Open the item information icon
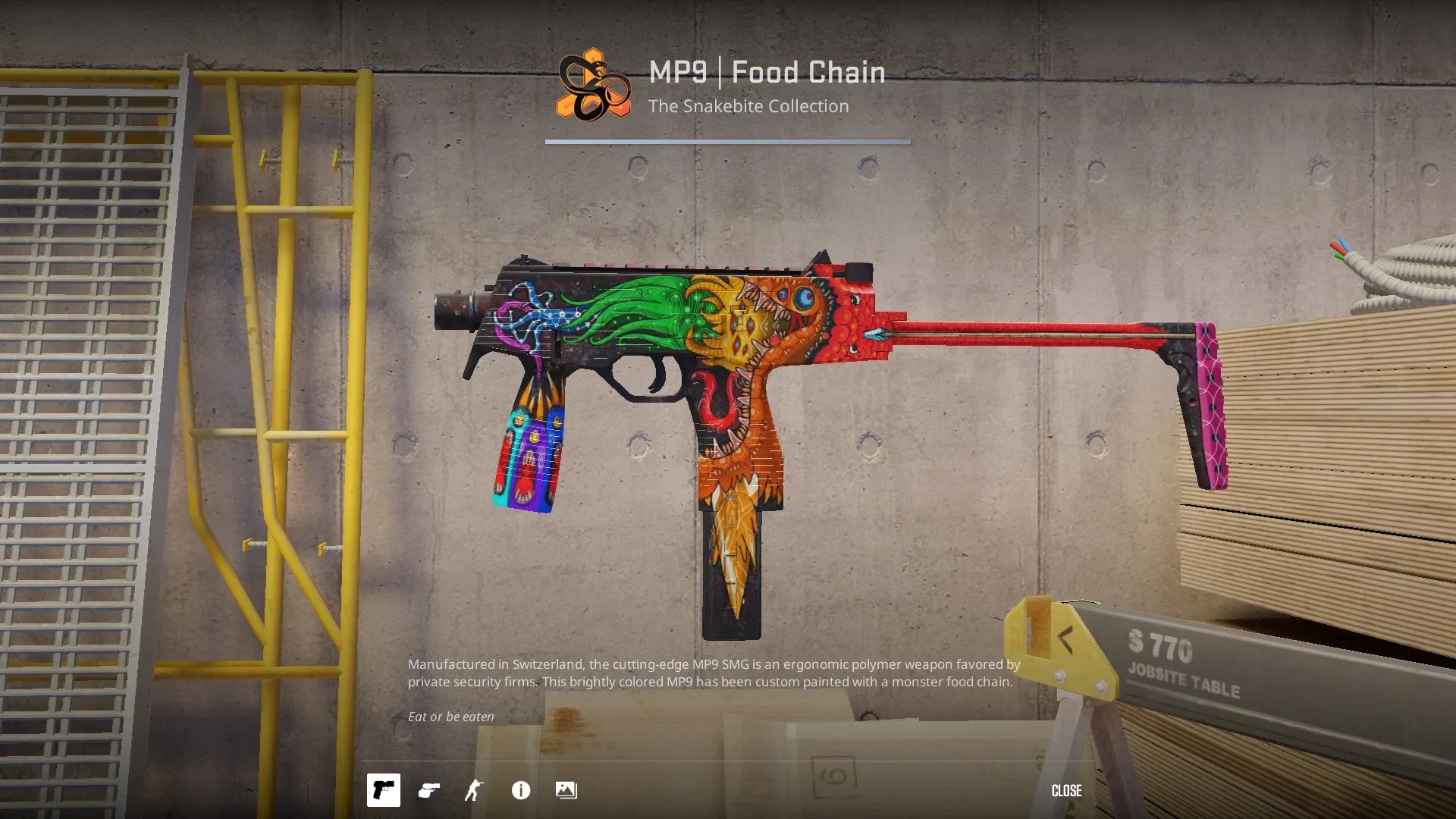1456x819 pixels. (x=521, y=790)
